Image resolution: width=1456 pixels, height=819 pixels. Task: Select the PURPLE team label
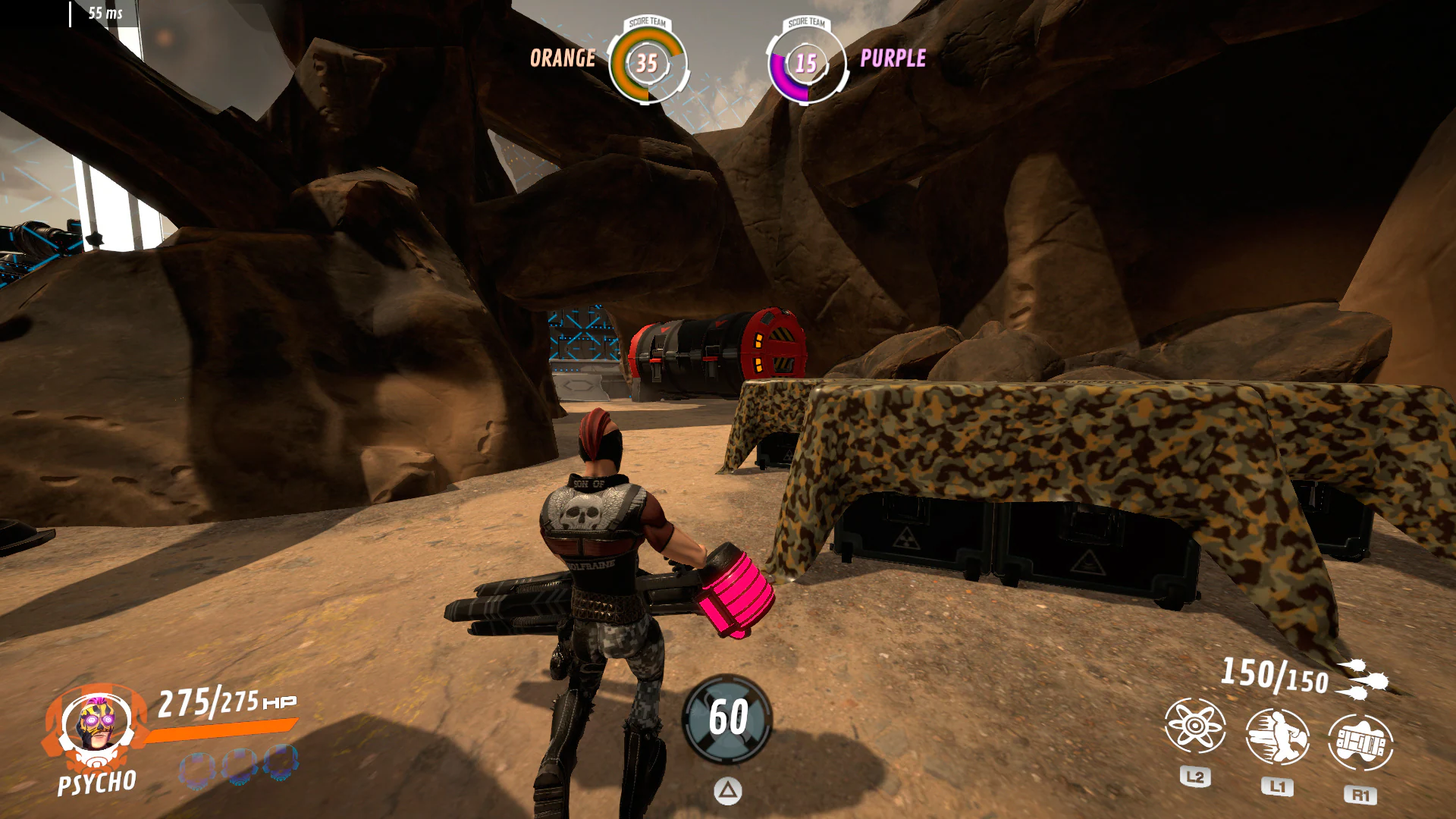coord(893,58)
